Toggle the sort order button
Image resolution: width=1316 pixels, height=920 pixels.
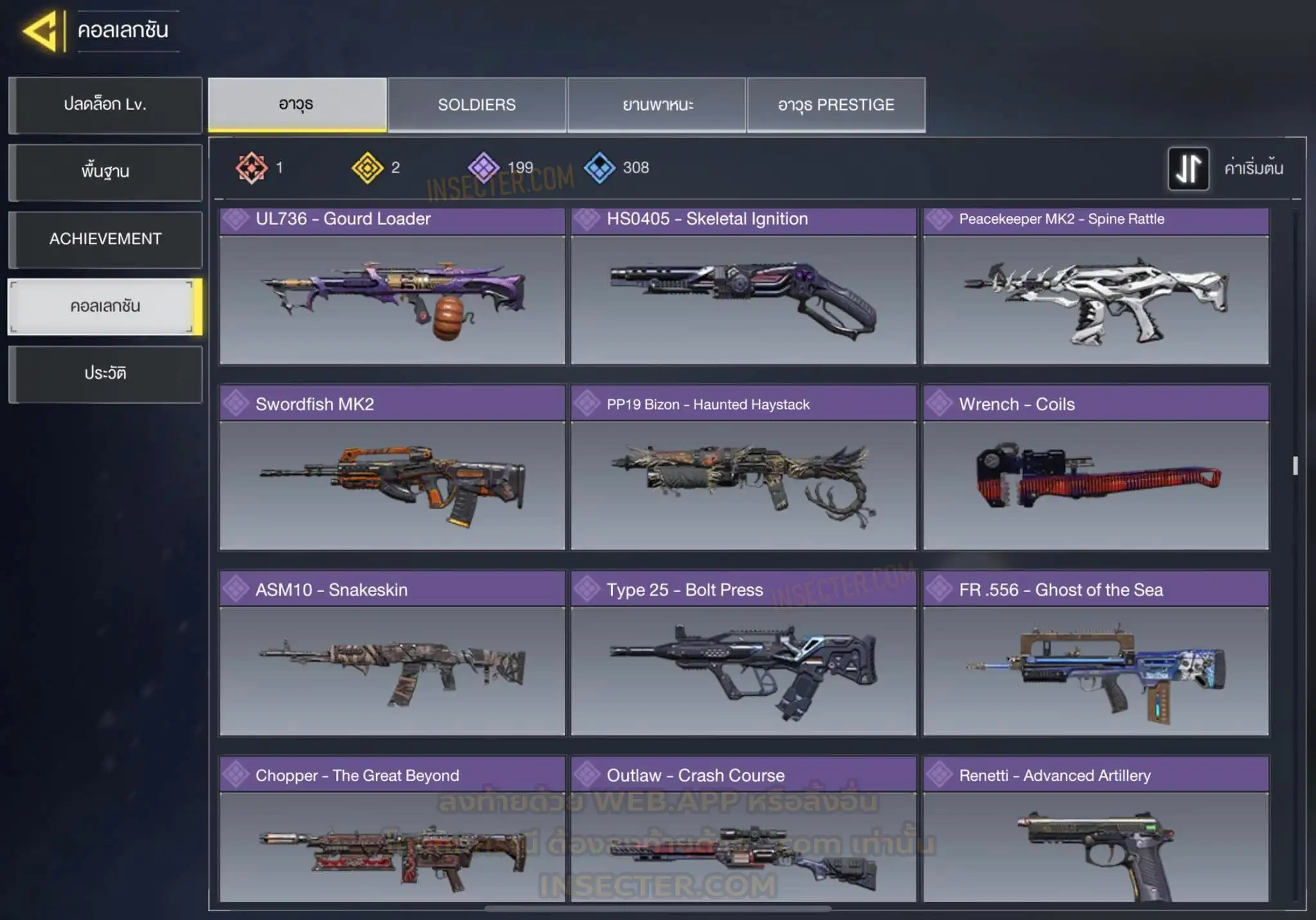tap(1188, 168)
